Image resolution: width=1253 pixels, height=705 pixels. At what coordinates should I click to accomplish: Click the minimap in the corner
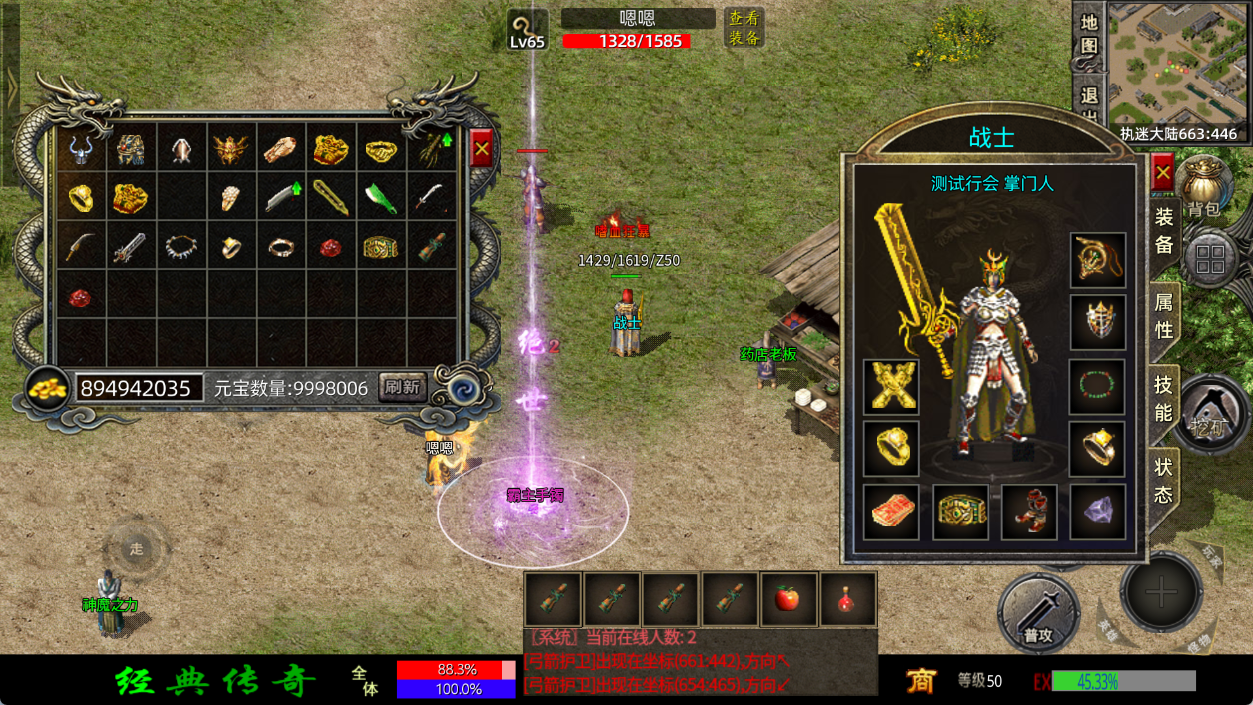(x=1177, y=63)
